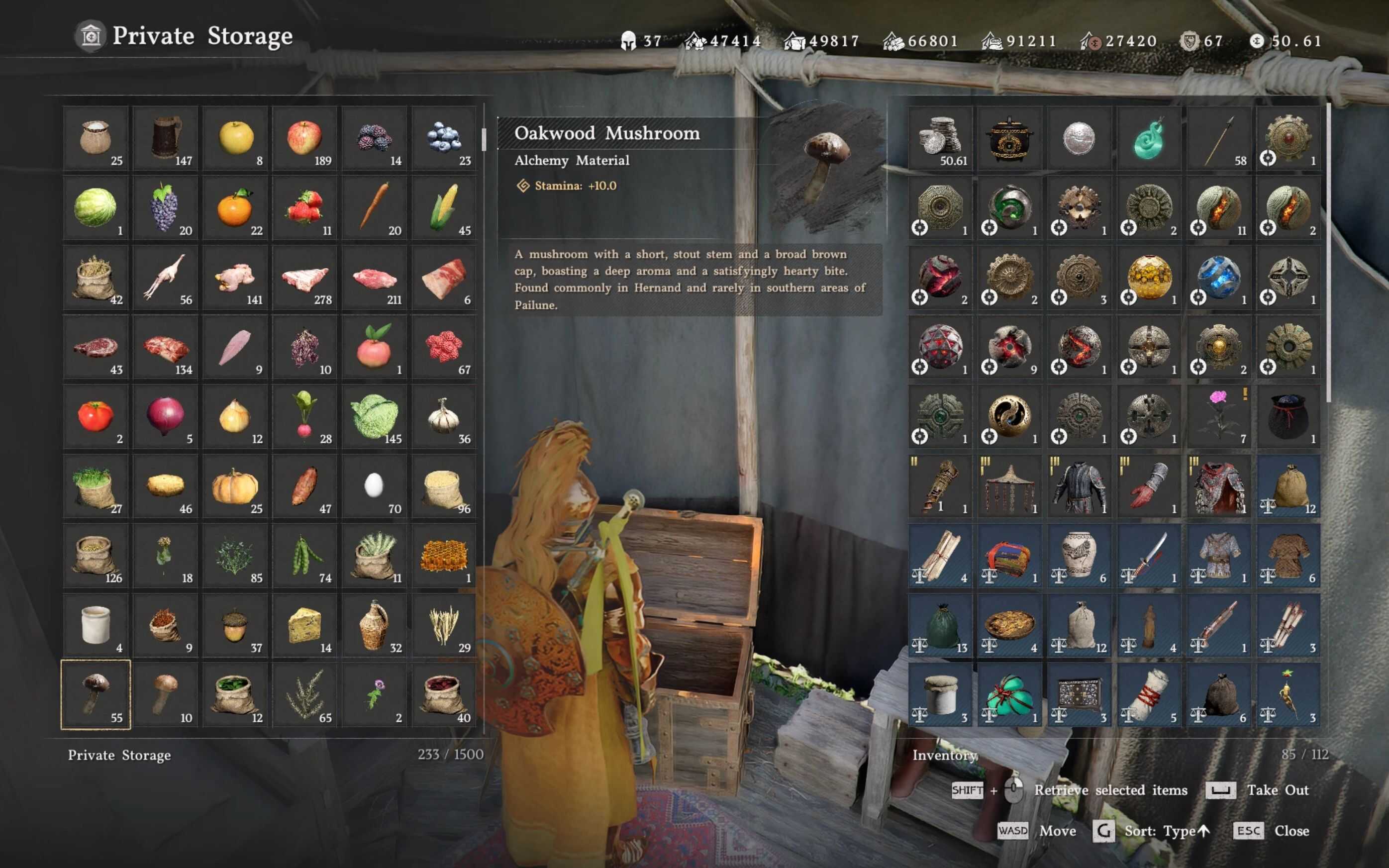Select the spear stack of 58
This screenshot has height=868, width=1389.
1218,138
